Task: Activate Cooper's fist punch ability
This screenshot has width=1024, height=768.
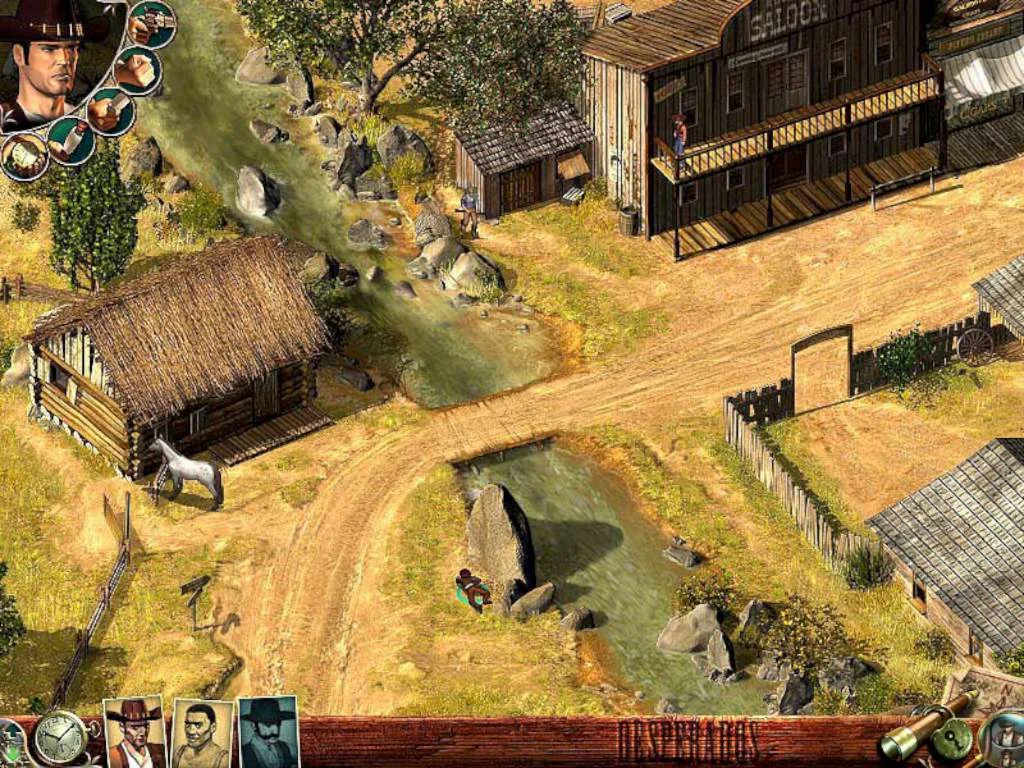Action: click(137, 70)
